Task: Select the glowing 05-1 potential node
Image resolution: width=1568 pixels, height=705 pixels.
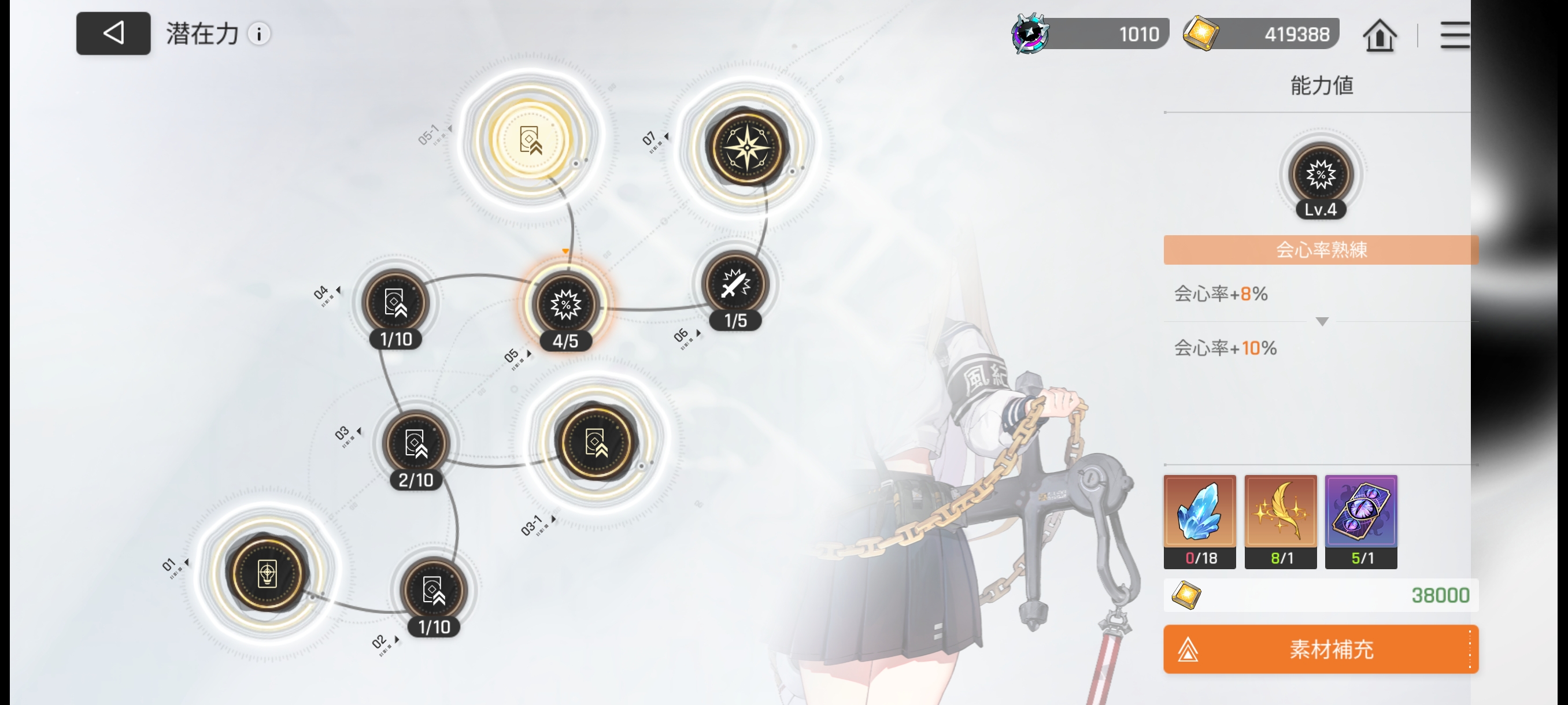Action: [530, 139]
